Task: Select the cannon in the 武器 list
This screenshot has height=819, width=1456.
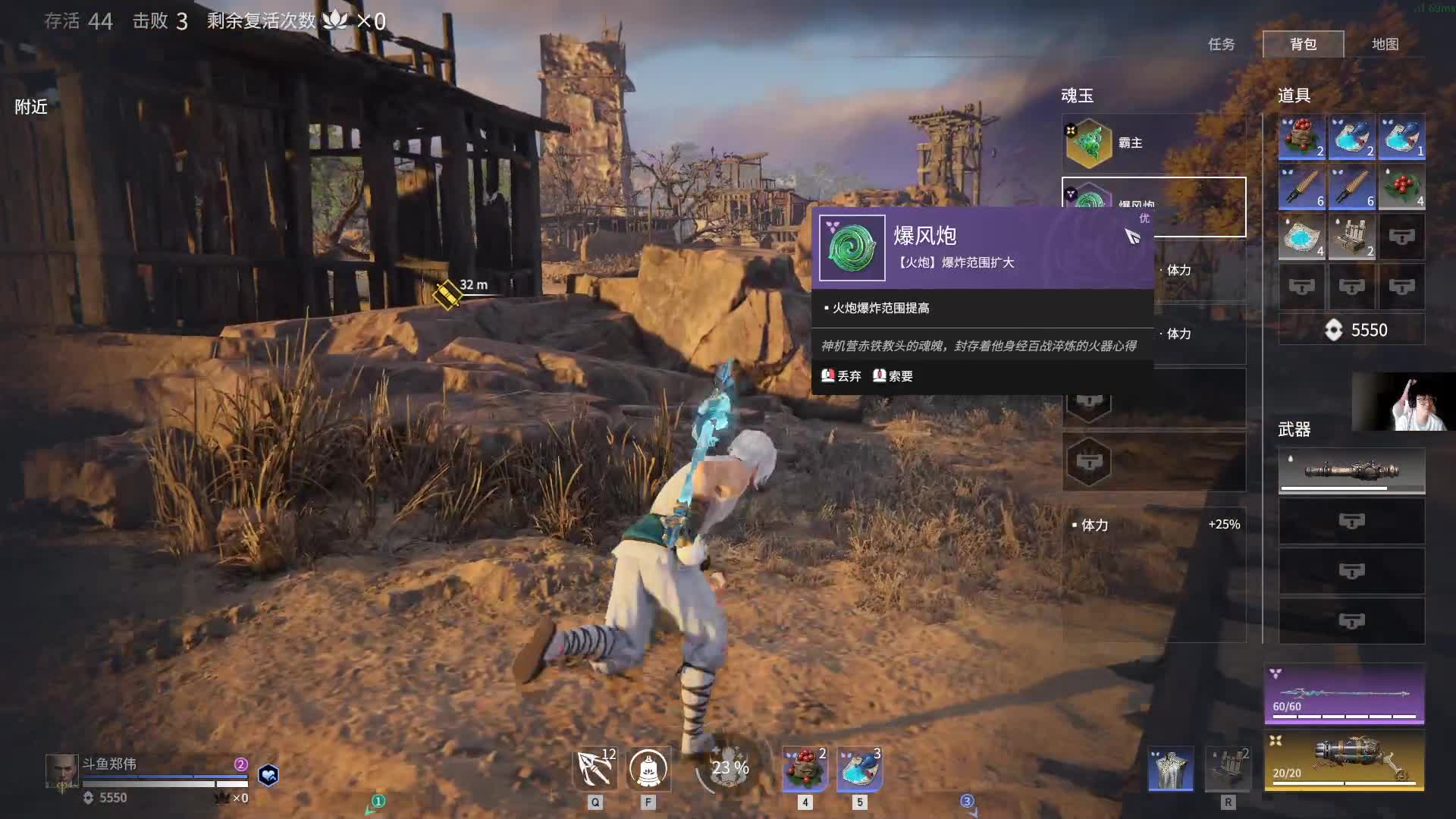Action: point(1351,471)
